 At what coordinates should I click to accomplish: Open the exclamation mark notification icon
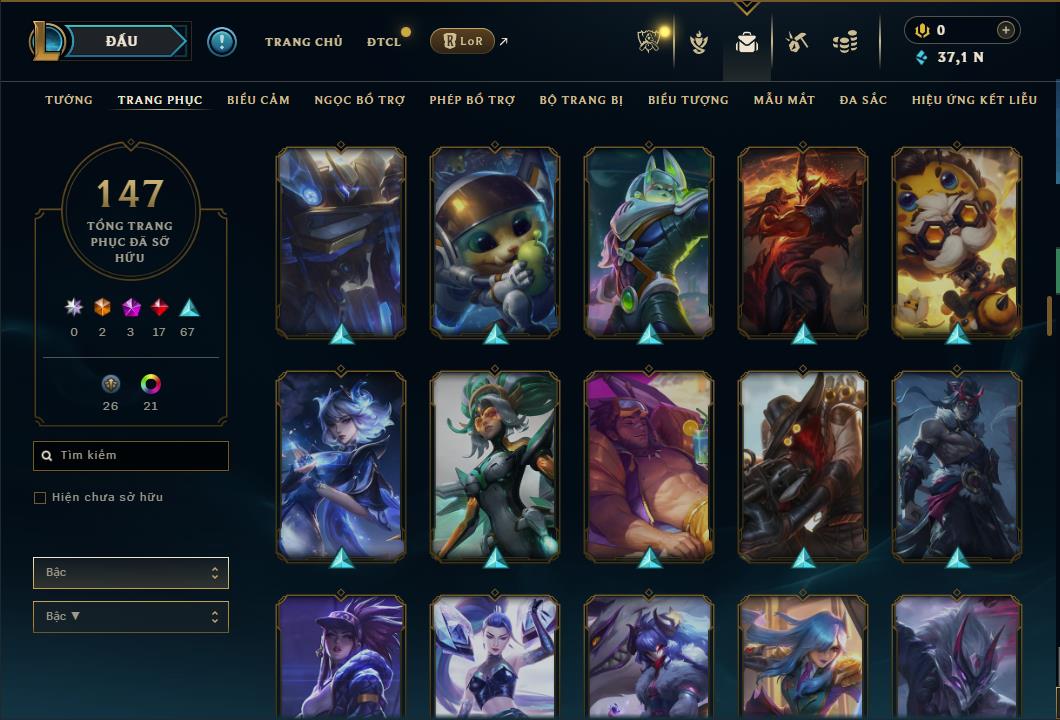[x=222, y=42]
